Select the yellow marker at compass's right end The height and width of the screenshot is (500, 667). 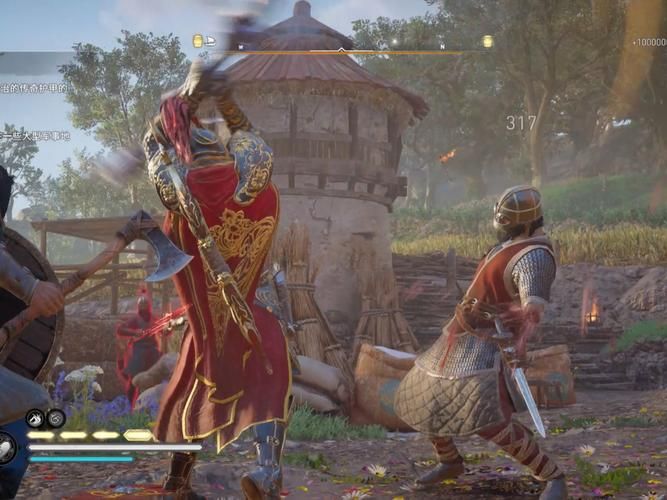click(x=487, y=41)
